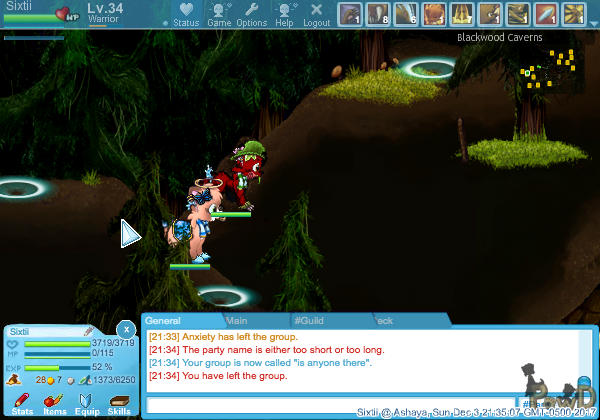Open the Items inventory

[54, 403]
